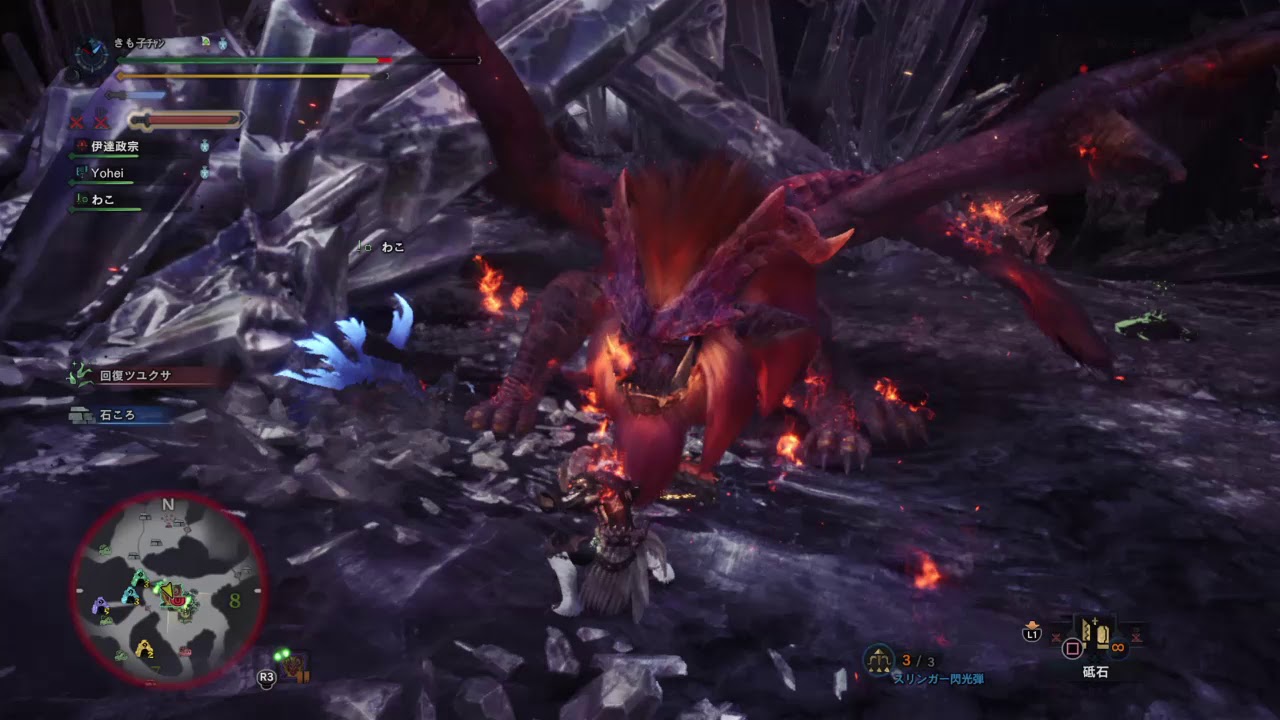Click the monster face icon near R3
The width and height of the screenshot is (1280, 720).
pos(293,668)
